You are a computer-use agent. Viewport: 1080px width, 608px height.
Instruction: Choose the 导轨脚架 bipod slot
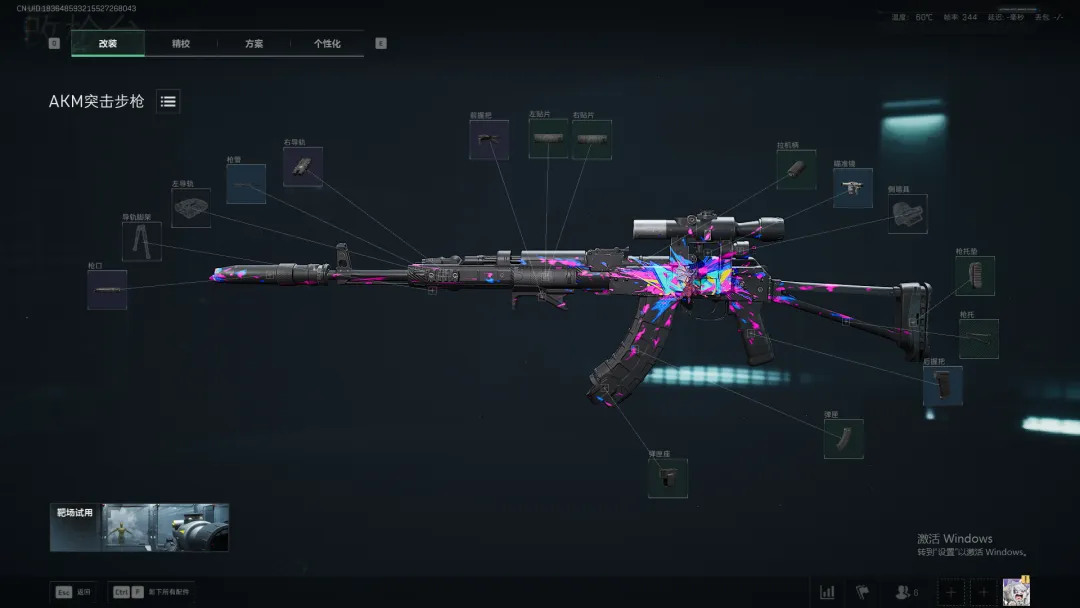(141, 241)
